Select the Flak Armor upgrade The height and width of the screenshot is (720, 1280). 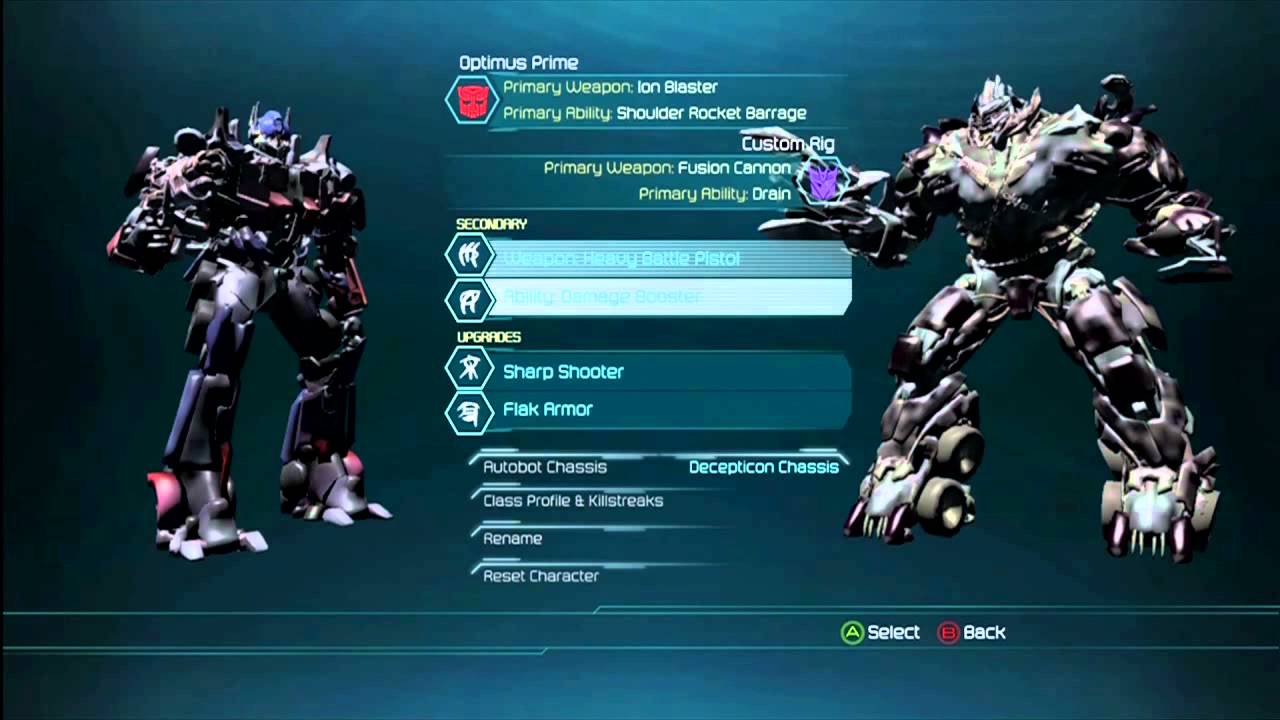650,409
